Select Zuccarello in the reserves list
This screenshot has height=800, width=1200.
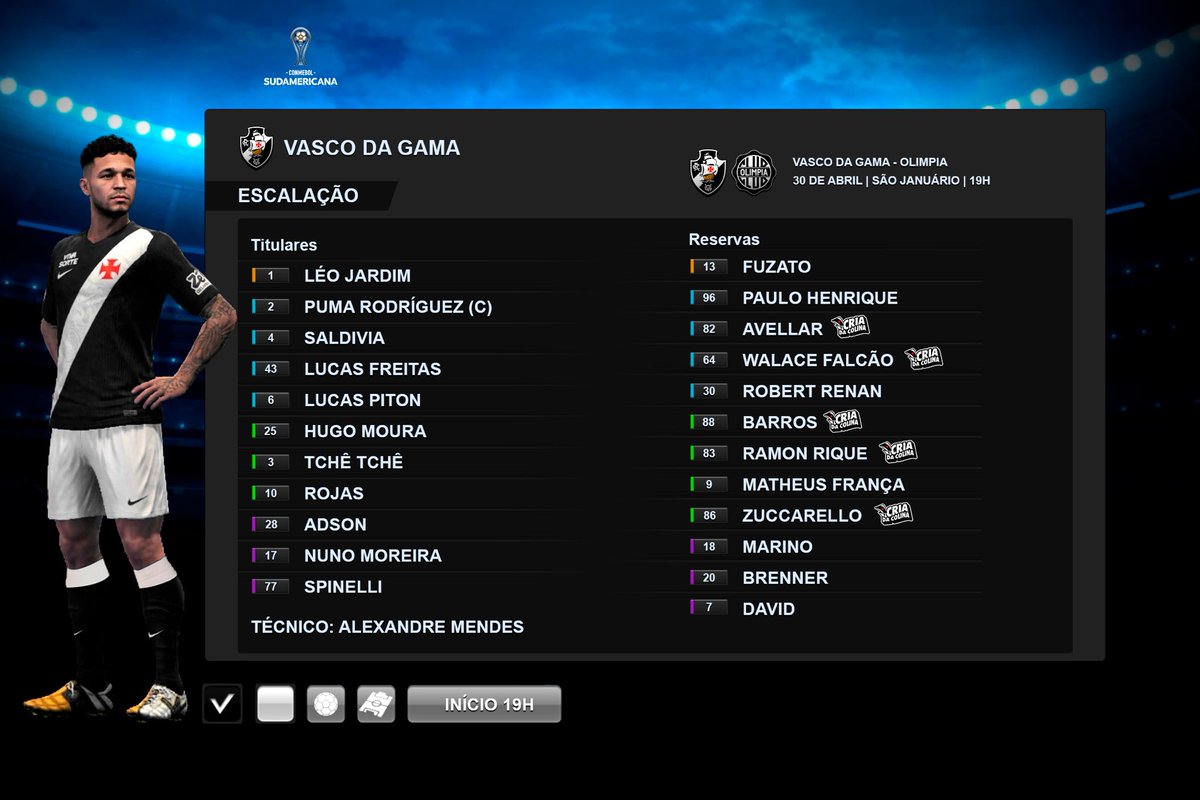coord(801,516)
